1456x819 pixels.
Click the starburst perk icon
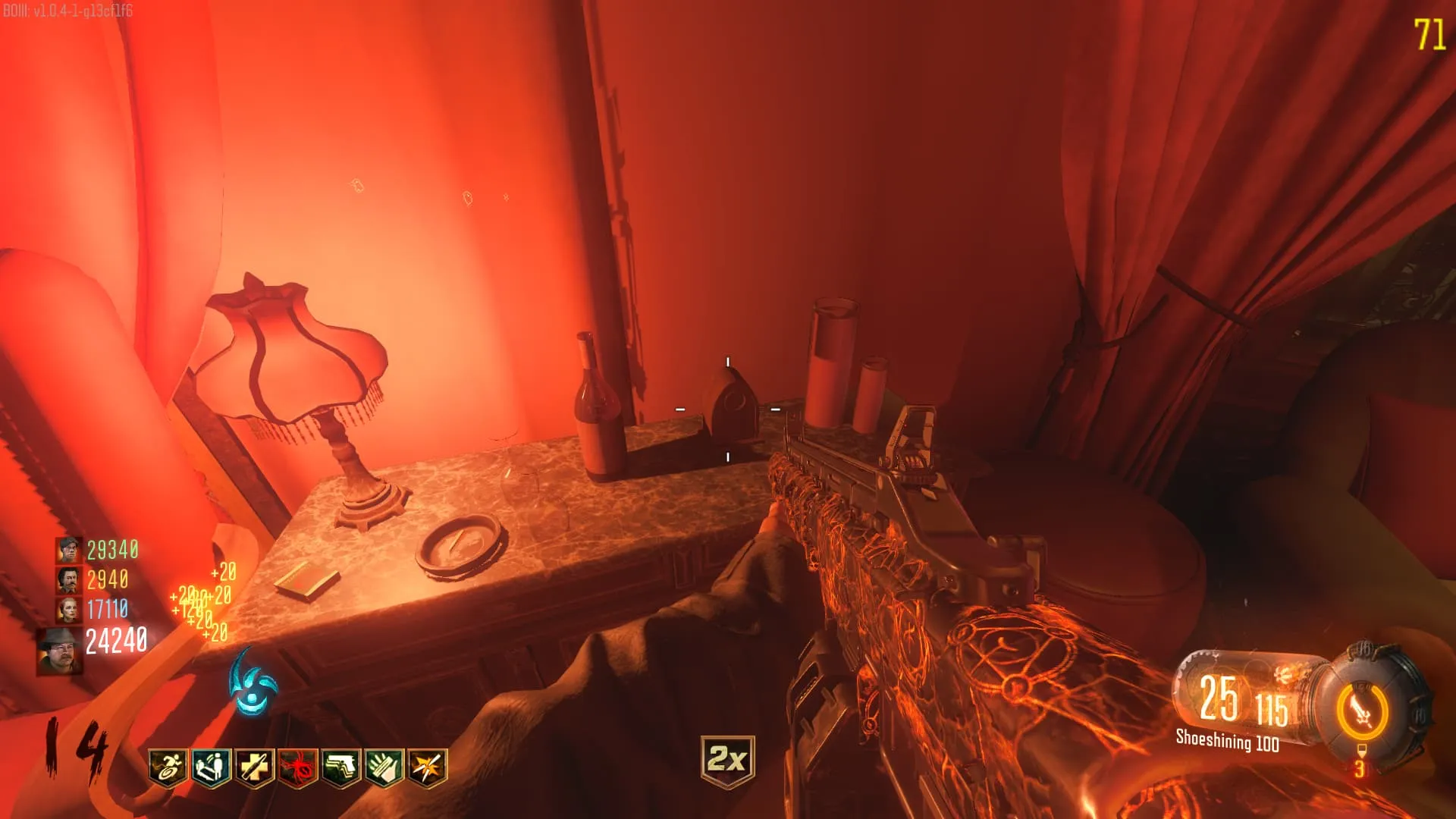tap(428, 767)
